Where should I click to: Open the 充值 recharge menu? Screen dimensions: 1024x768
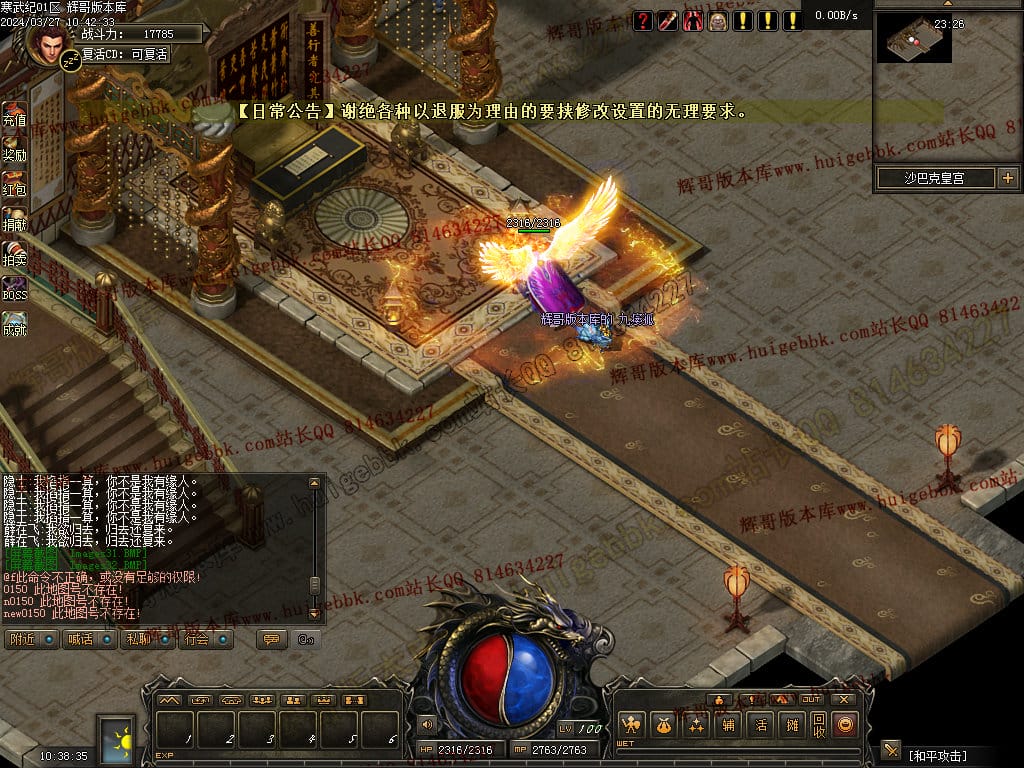click(x=14, y=113)
